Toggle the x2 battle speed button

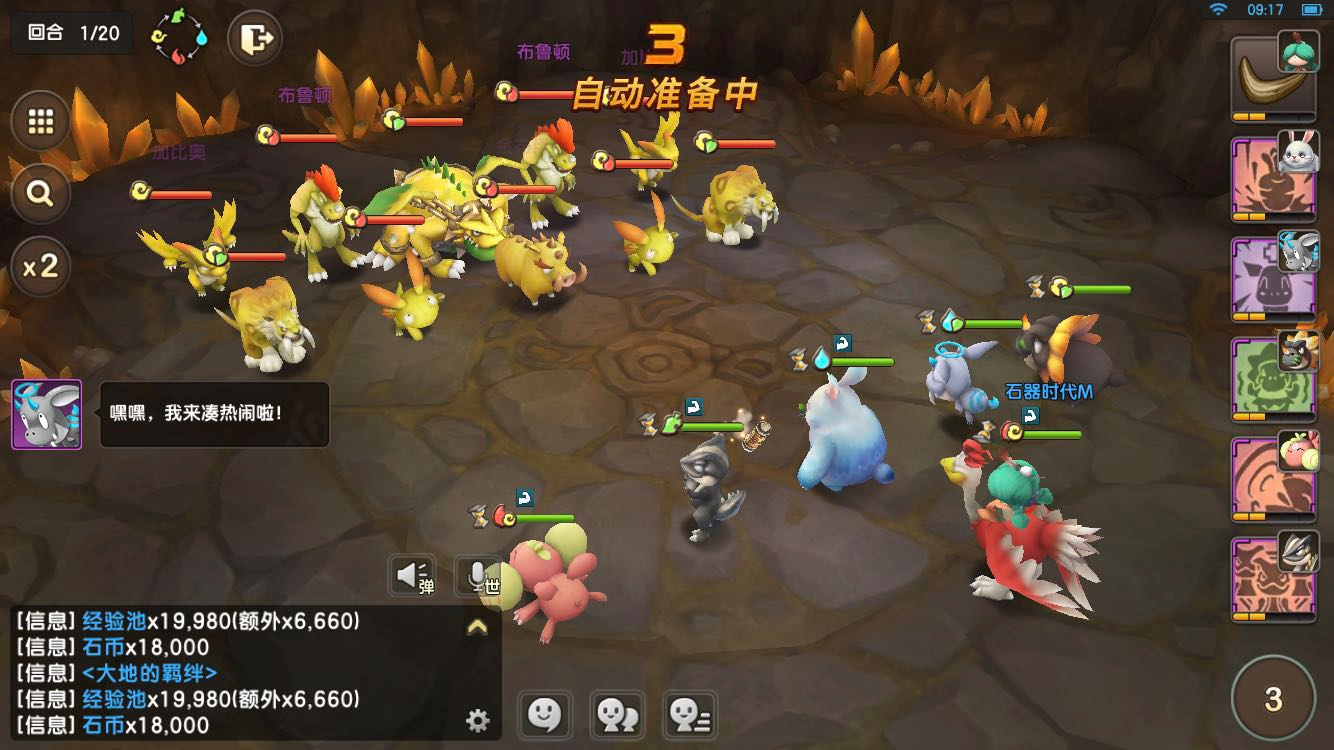[x=41, y=266]
